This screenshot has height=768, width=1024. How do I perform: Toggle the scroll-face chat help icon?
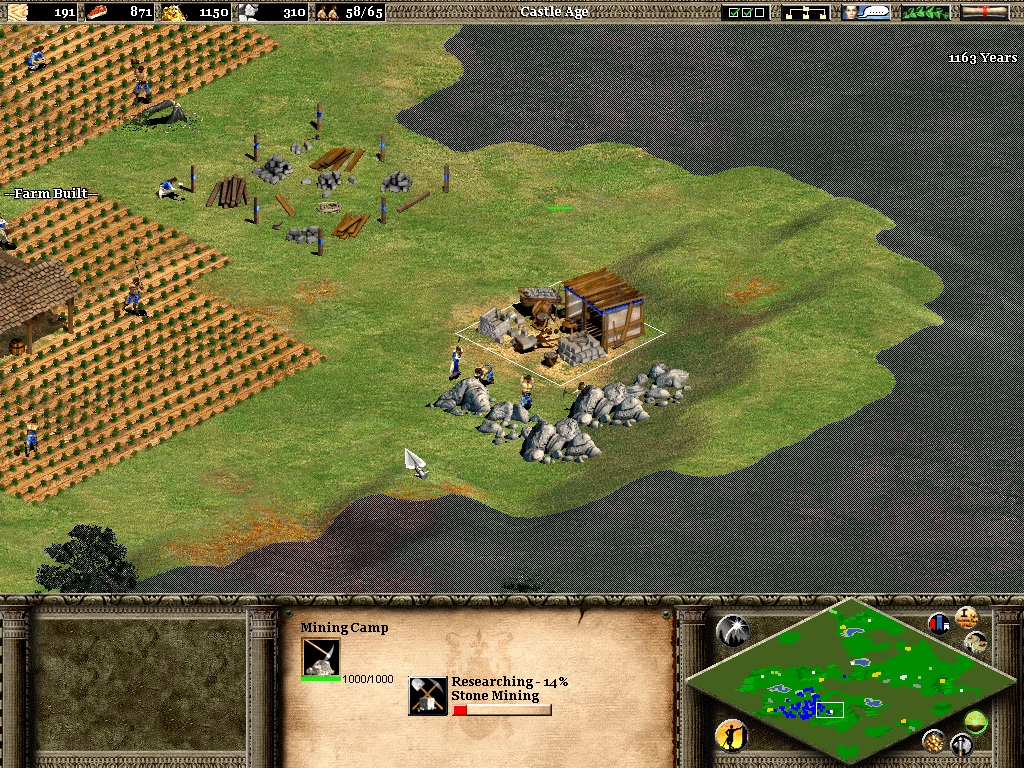pos(976,641)
